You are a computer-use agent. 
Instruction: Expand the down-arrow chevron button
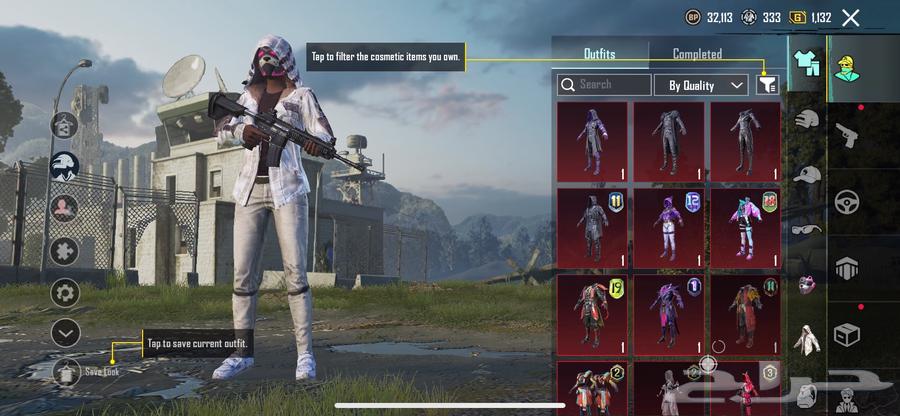66,332
